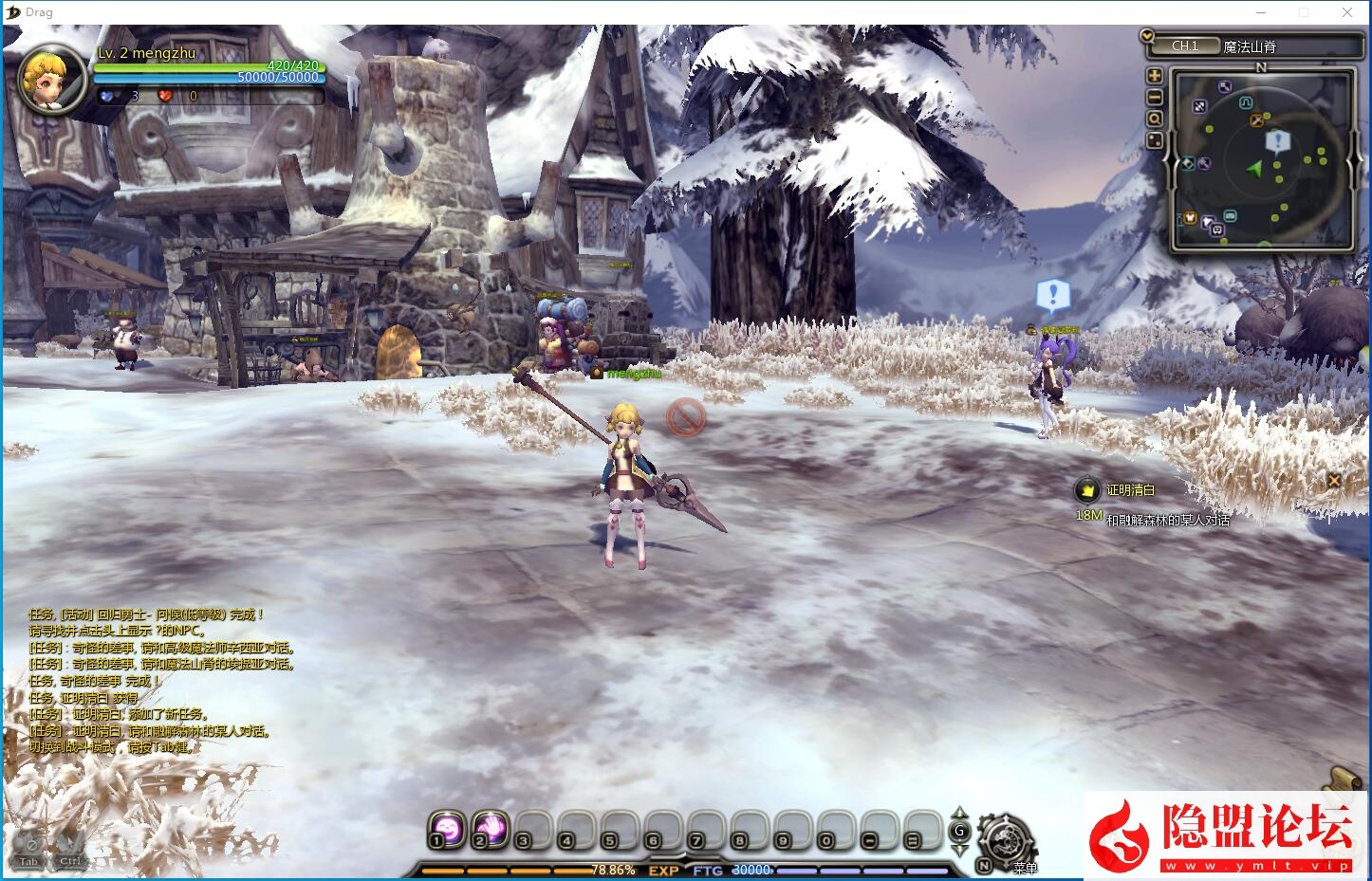Activate the purple smiley-face skill in slot 1

[x=445, y=828]
